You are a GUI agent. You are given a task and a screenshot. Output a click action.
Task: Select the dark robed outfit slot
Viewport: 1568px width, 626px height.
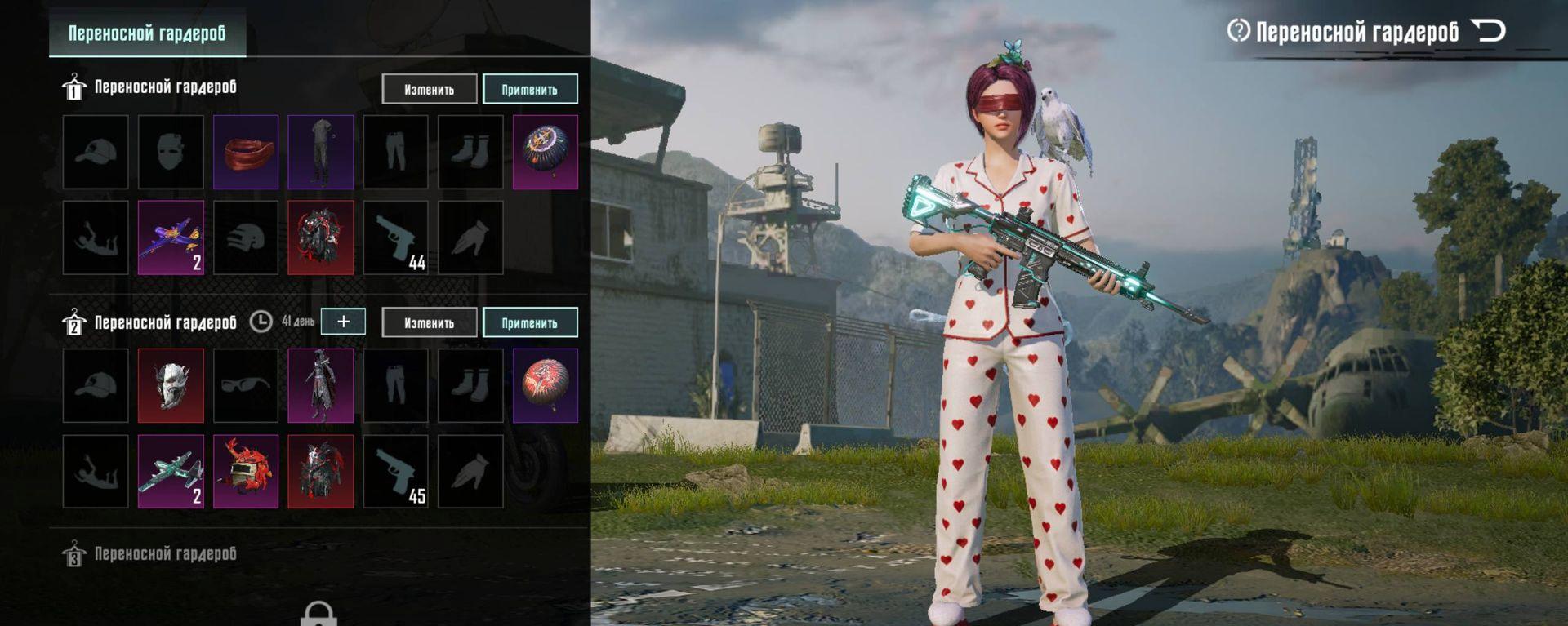321,385
